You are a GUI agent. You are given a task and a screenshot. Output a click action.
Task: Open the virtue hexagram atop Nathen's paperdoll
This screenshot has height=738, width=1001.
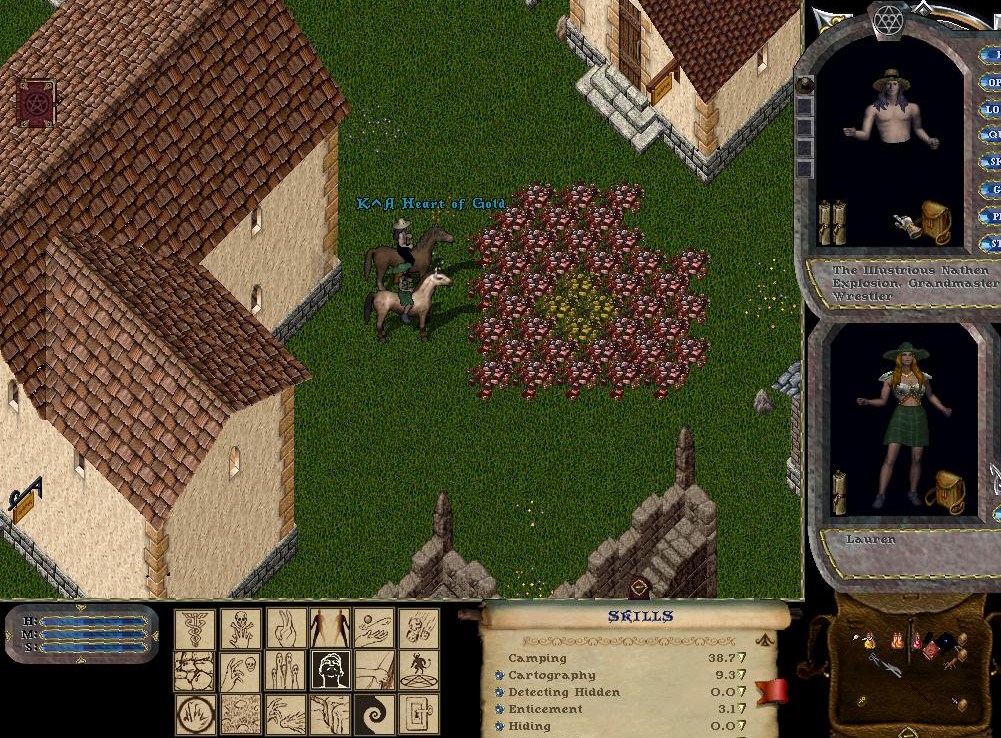click(887, 19)
